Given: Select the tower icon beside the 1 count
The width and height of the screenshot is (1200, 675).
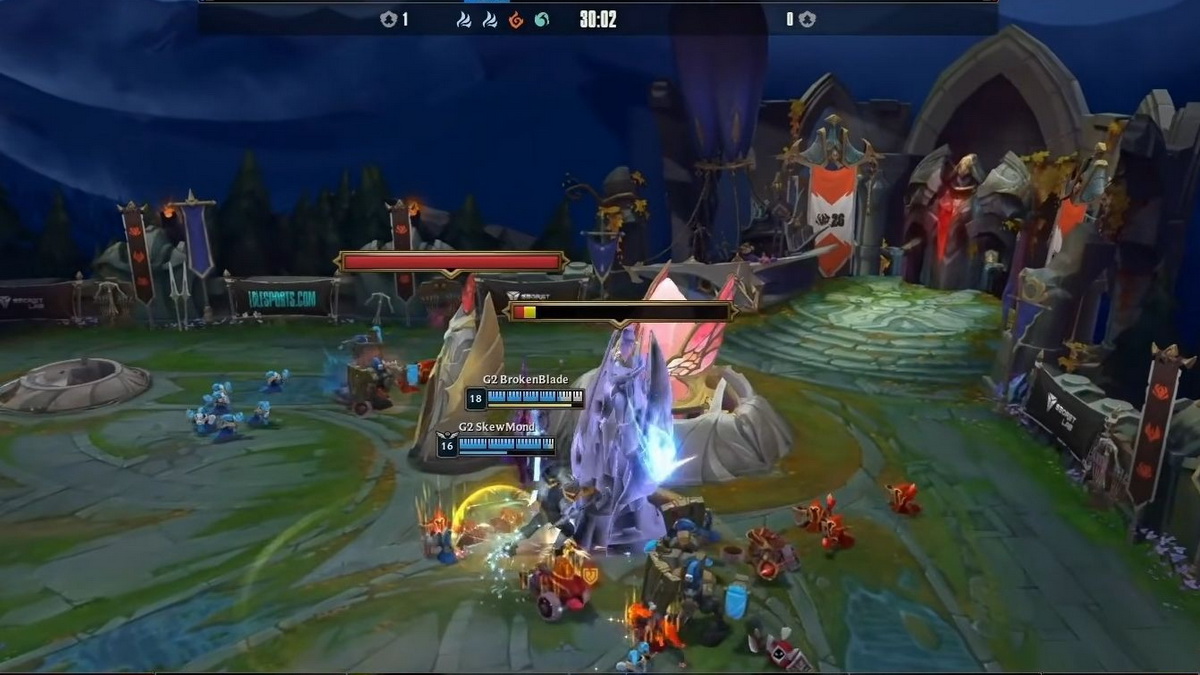Looking at the screenshot, I should [389, 20].
